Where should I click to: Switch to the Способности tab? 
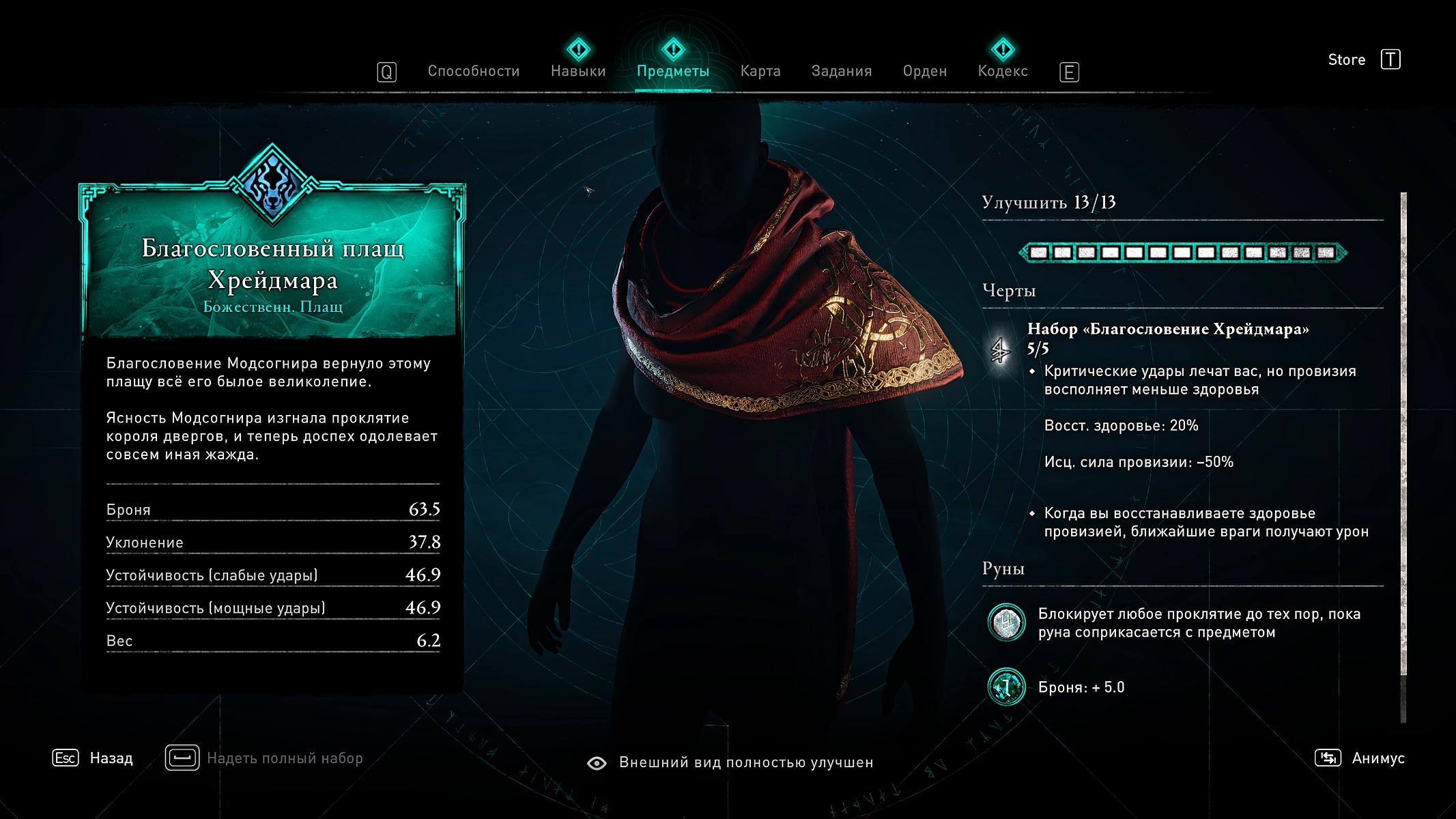(473, 71)
